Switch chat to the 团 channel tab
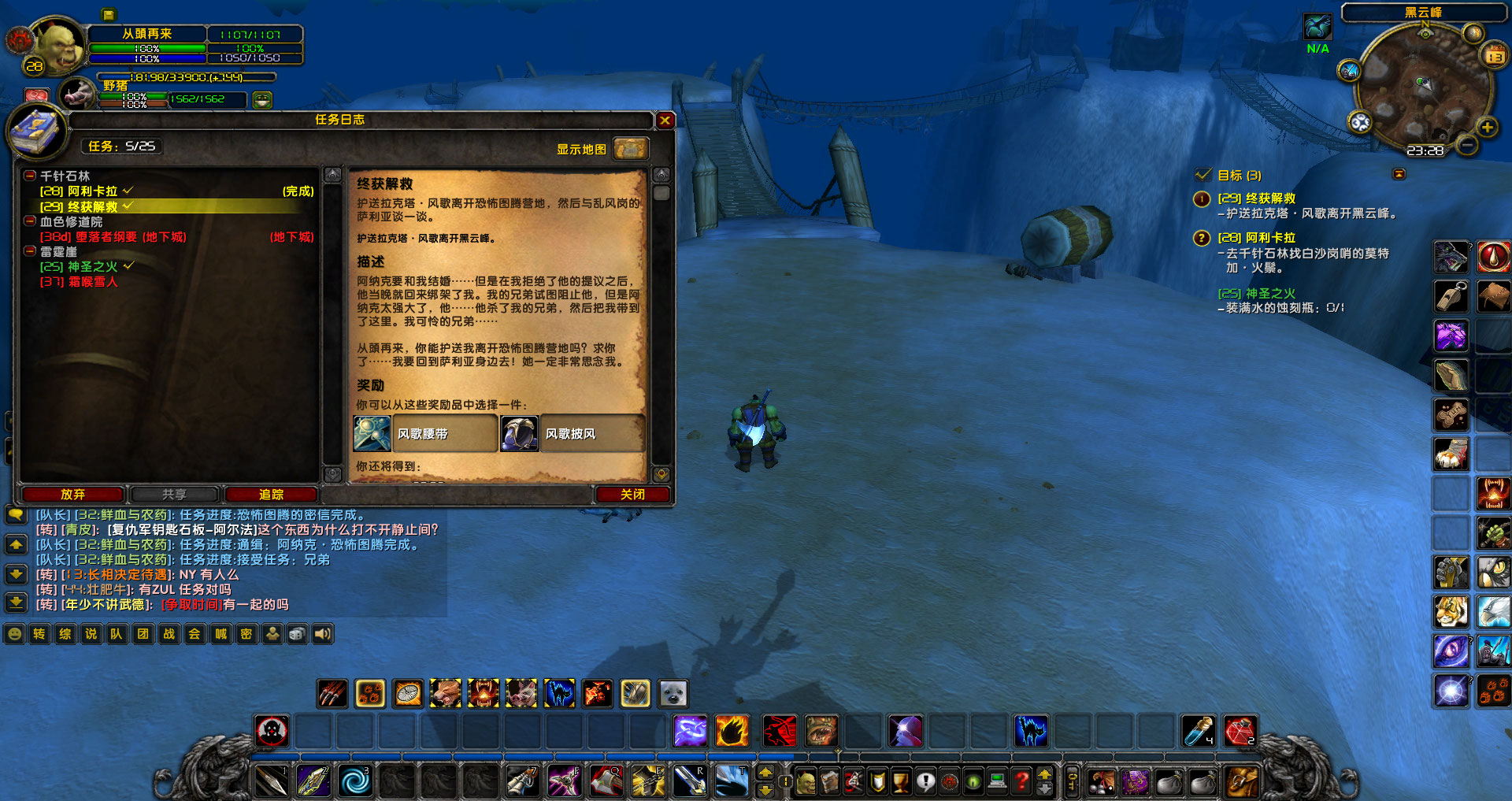Screen dimensions: 1512x801 point(143,634)
